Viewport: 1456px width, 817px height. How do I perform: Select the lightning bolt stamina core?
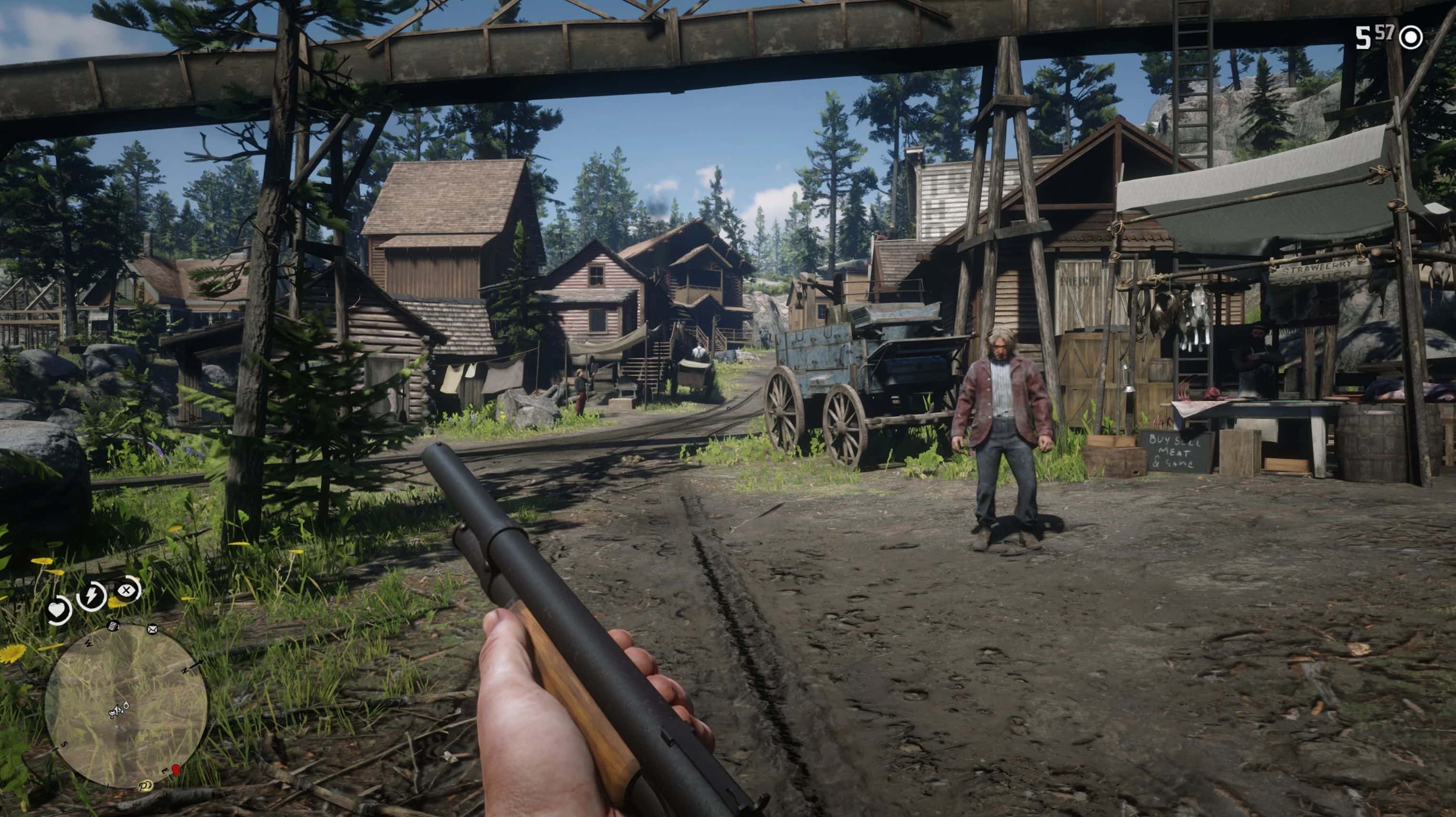pos(91,595)
